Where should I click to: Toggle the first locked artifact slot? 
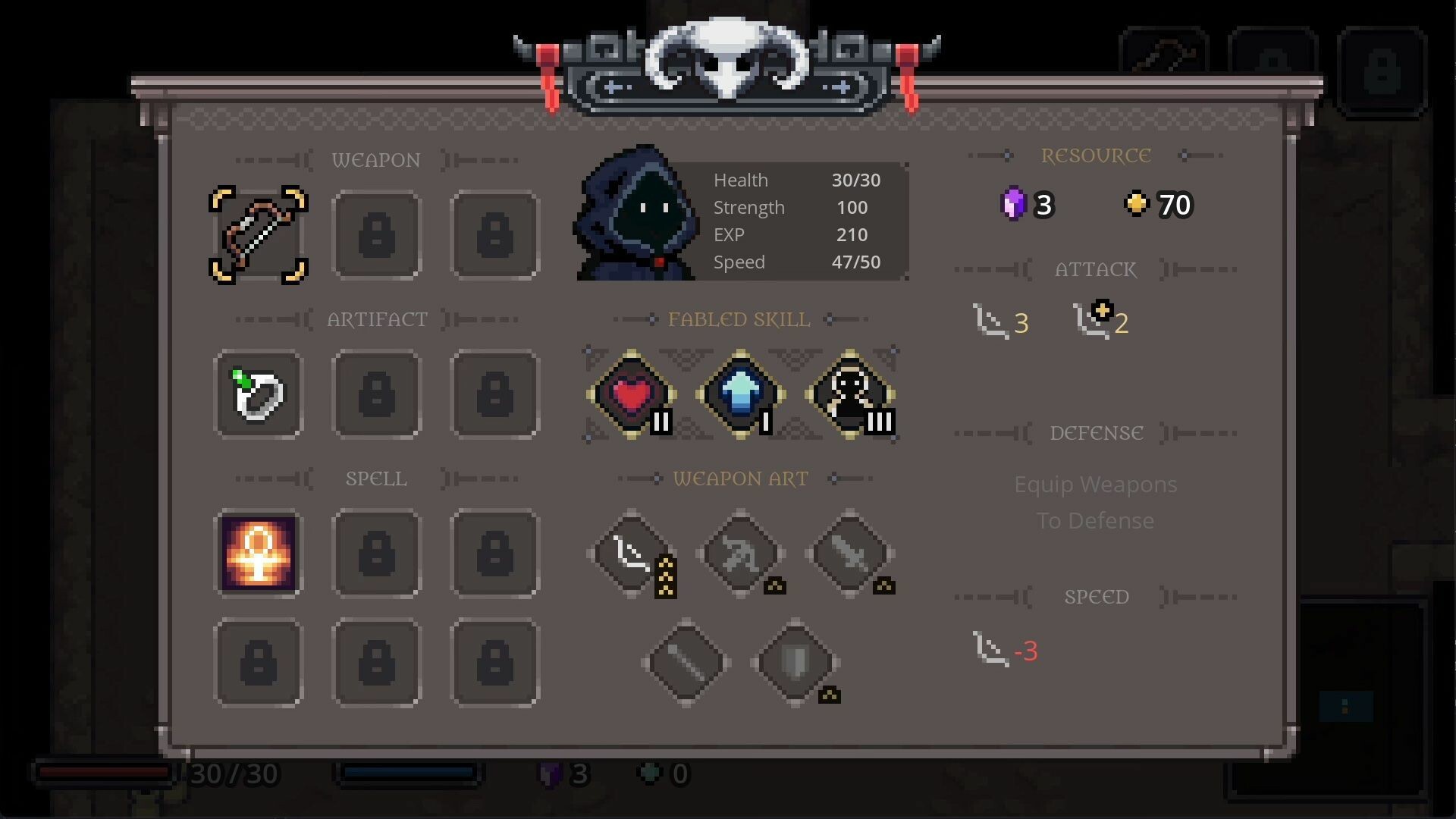377,394
